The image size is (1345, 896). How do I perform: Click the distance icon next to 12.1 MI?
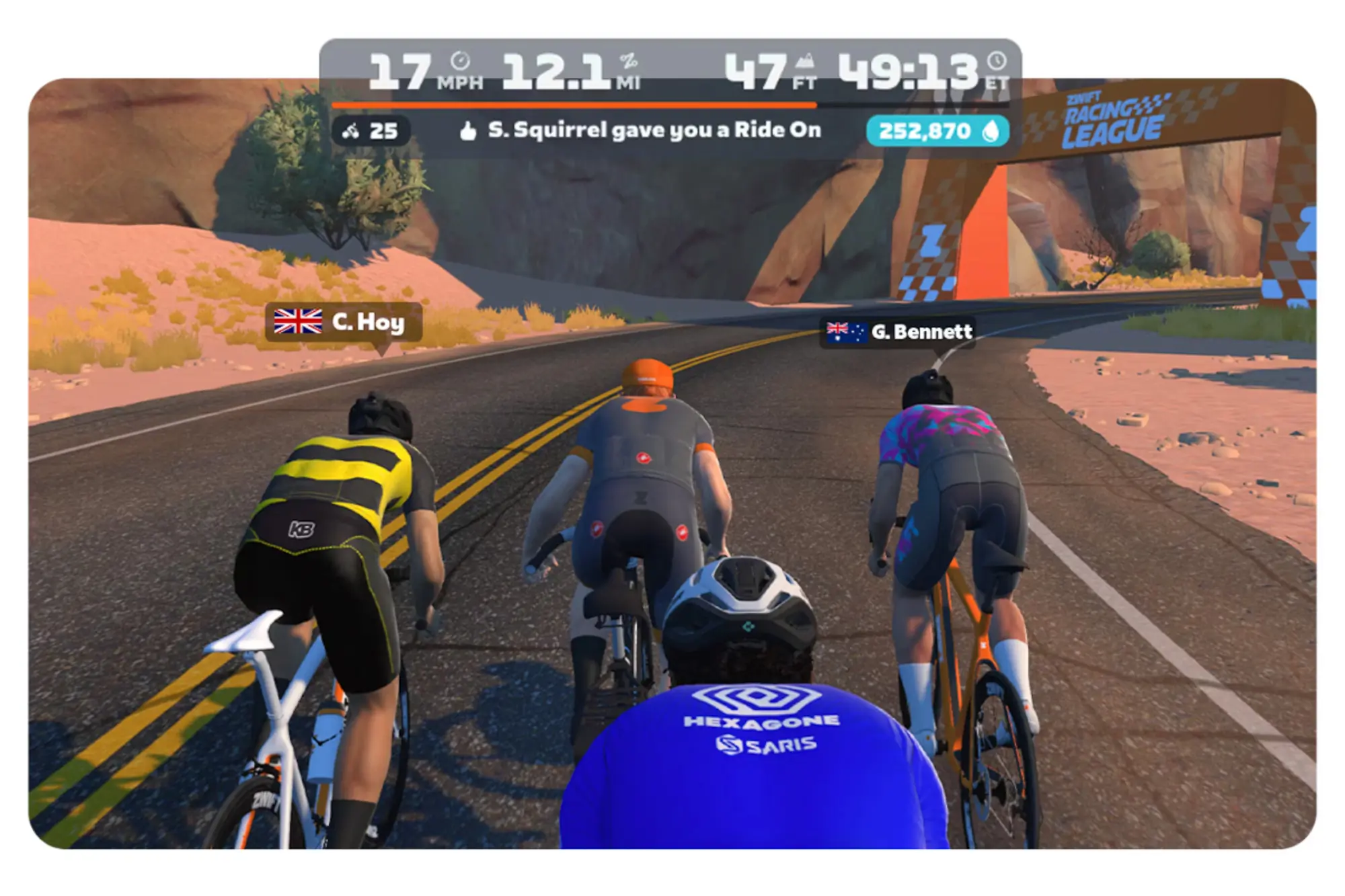[x=629, y=61]
